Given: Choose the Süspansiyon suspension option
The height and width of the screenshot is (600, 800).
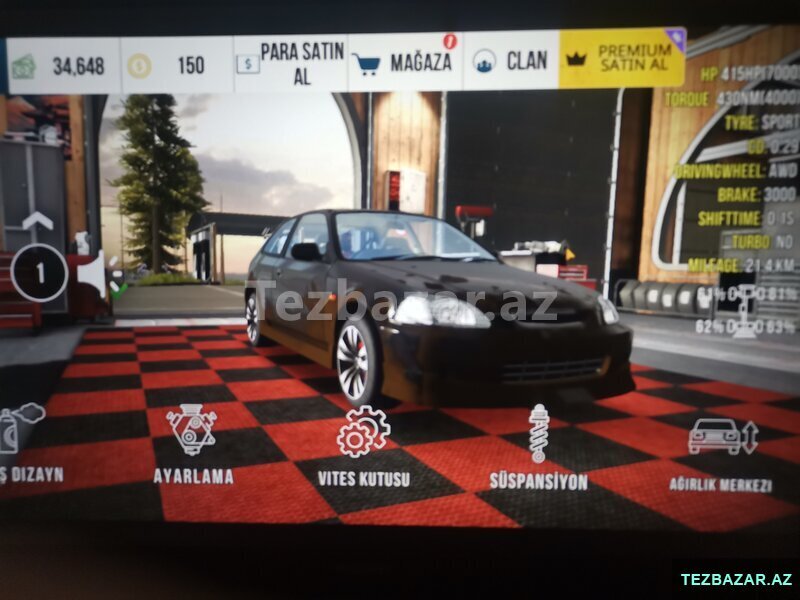Looking at the screenshot, I should click(x=538, y=448).
